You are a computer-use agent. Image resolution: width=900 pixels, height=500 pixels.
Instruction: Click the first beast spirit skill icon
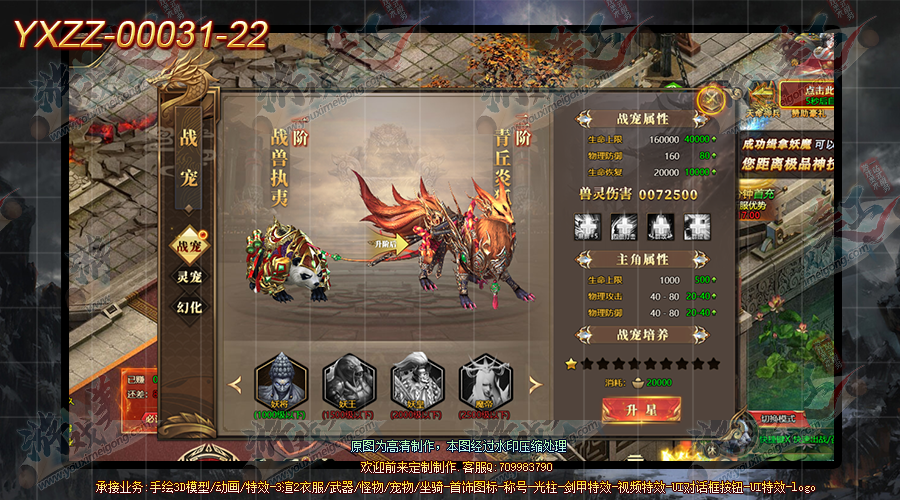(587, 227)
